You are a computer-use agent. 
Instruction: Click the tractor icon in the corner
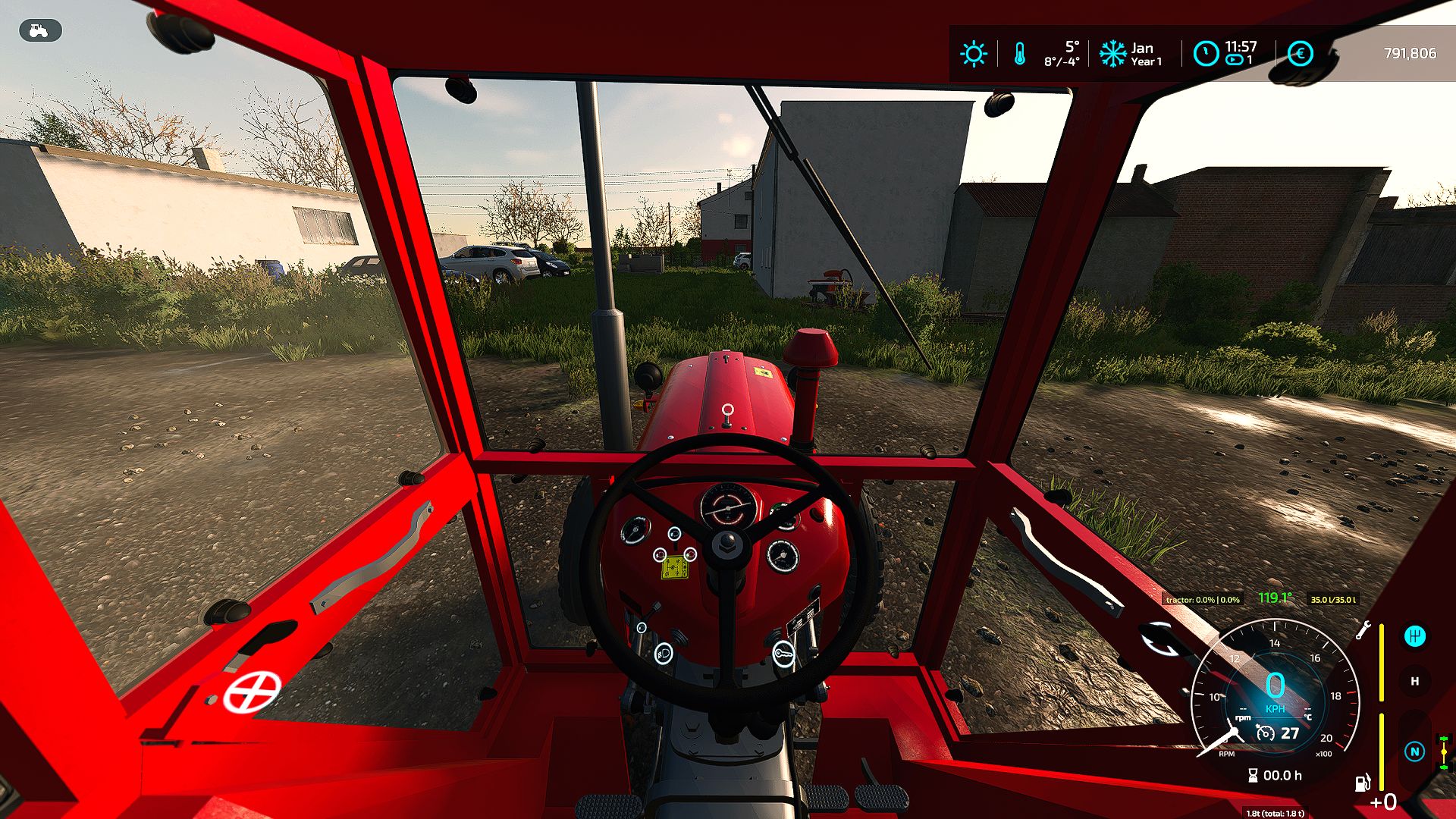pos(39,30)
